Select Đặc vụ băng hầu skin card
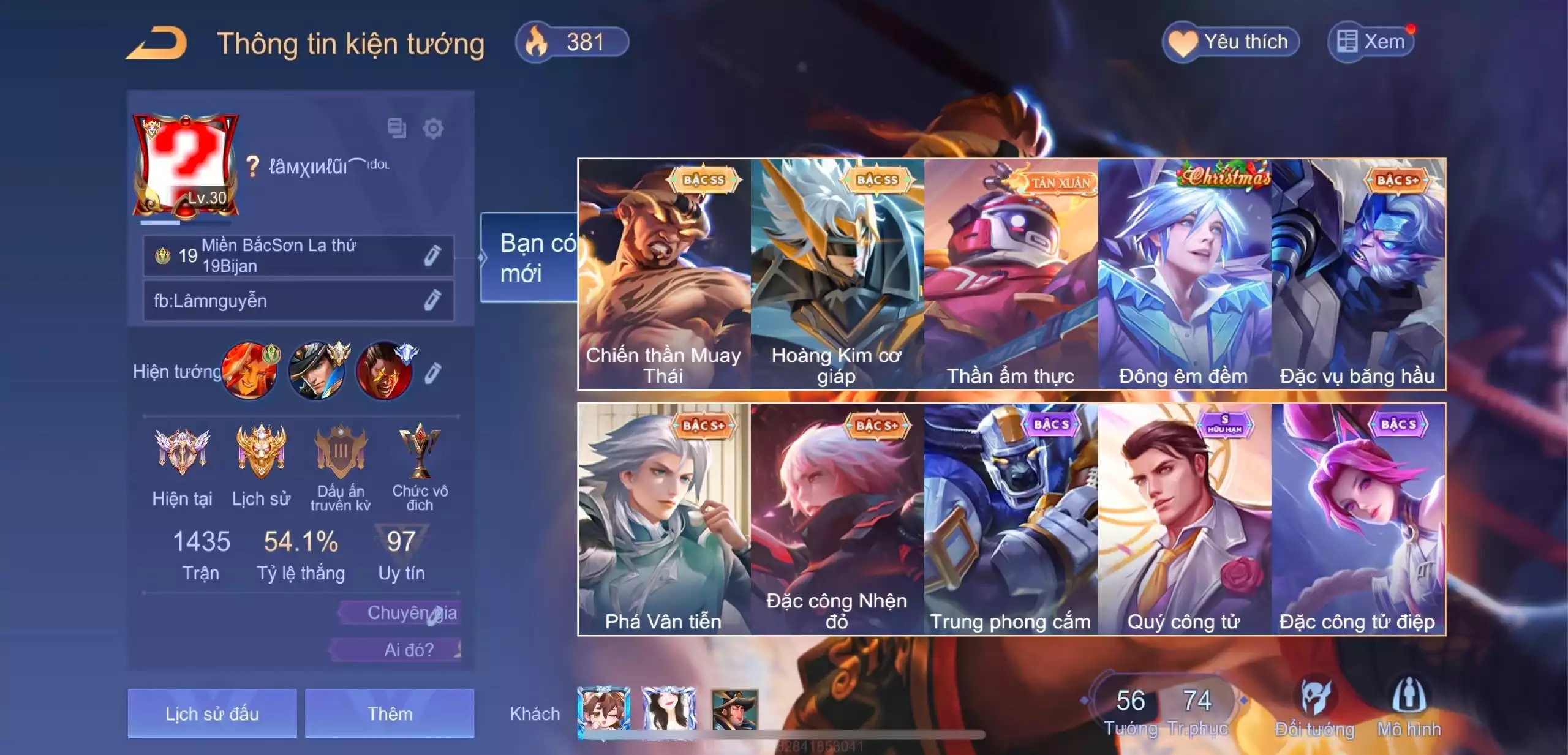 [1358, 274]
